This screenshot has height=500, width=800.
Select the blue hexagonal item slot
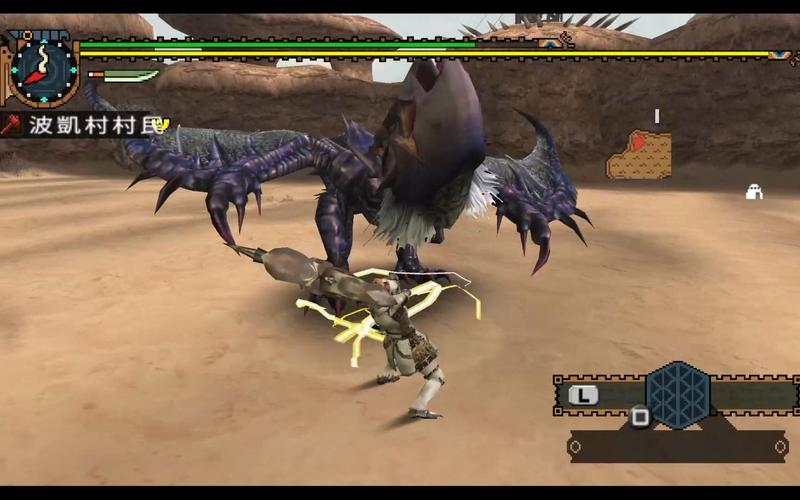pos(677,393)
